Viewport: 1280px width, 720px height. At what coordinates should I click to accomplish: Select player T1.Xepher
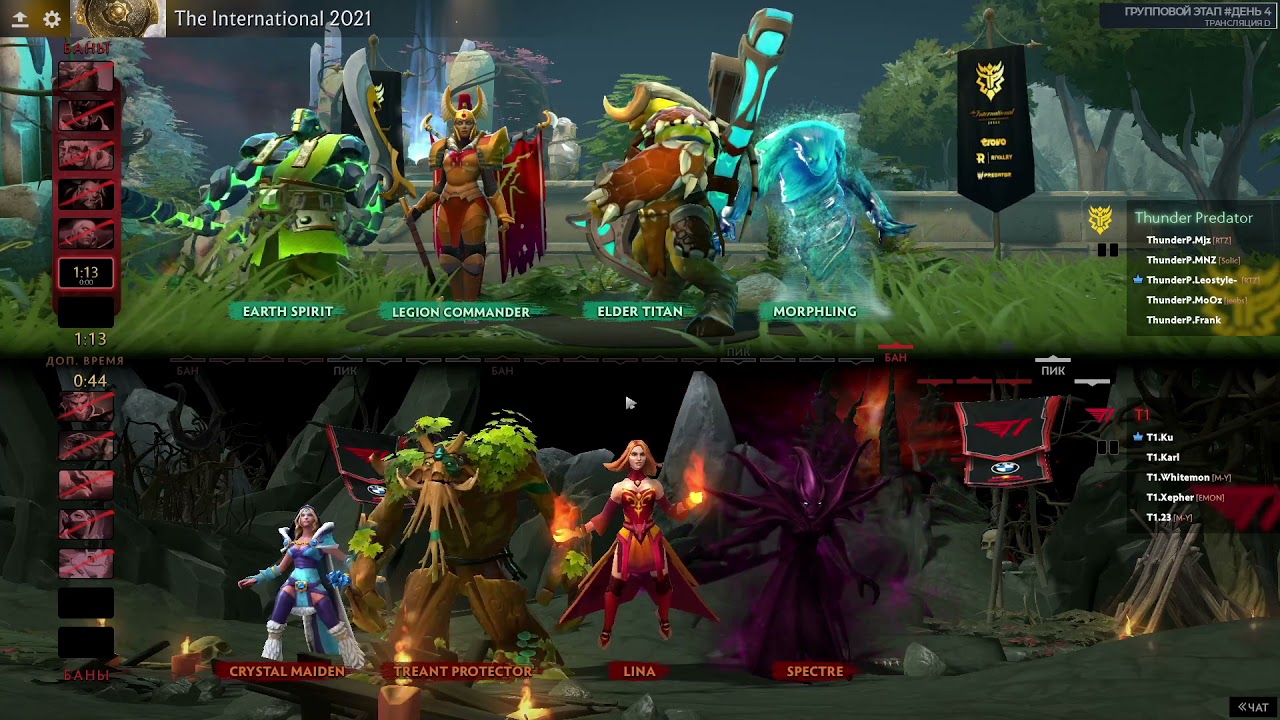point(1170,497)
